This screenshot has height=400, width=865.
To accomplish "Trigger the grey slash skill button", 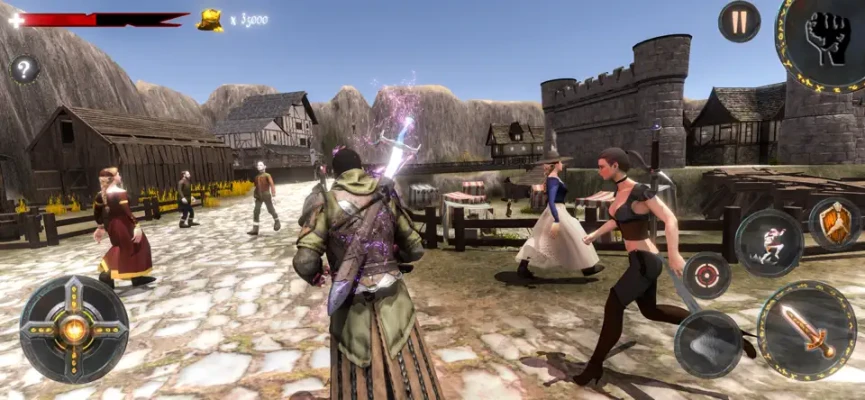I will (707, 343).
